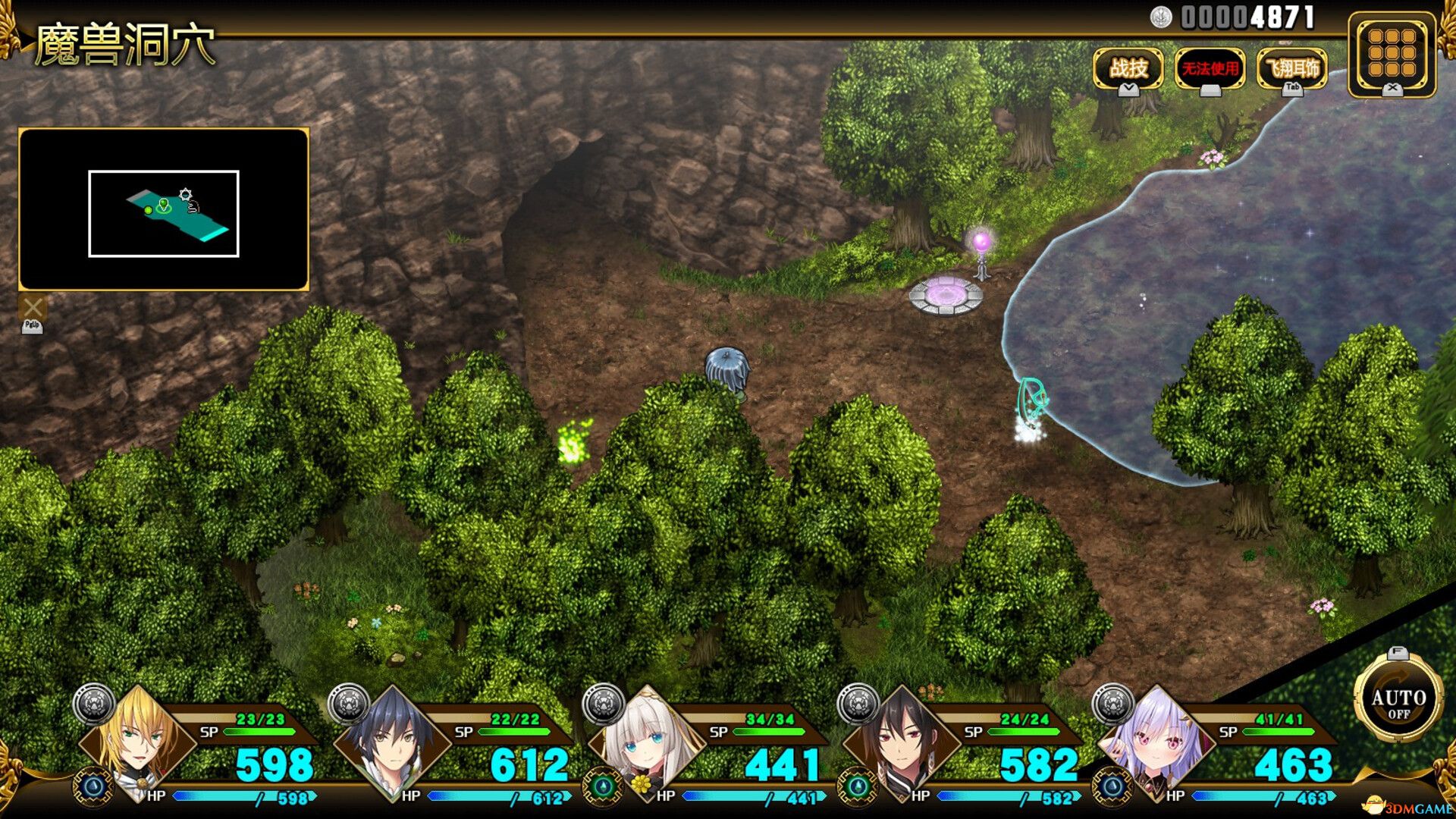Enable the grayed-out 无法使用 option

(x=1210, y=69)
